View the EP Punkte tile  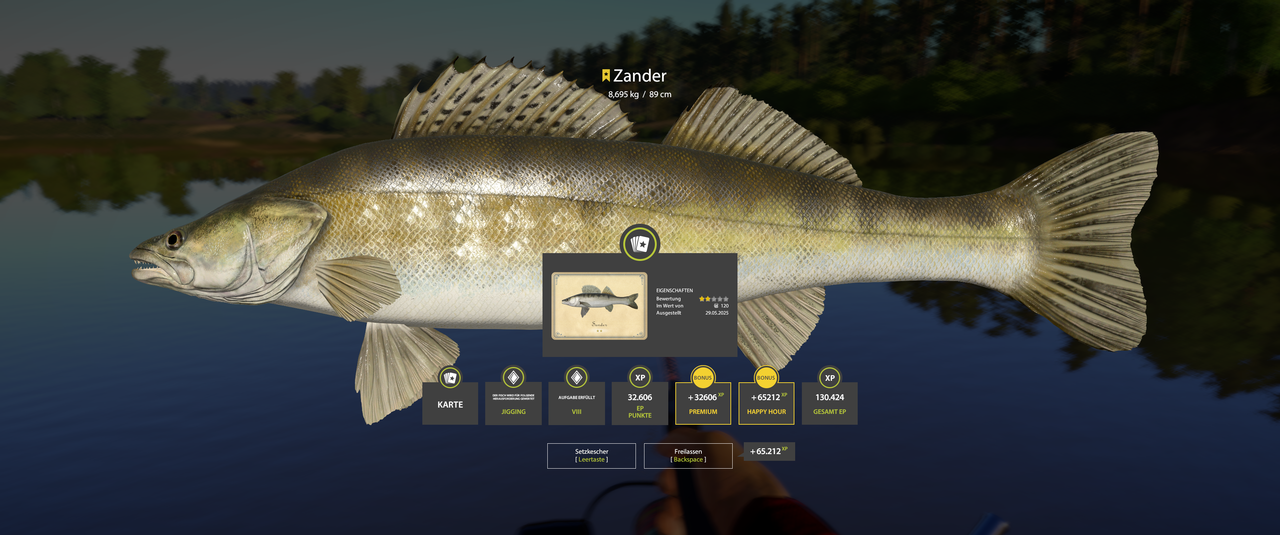click(x=640, y=403)
